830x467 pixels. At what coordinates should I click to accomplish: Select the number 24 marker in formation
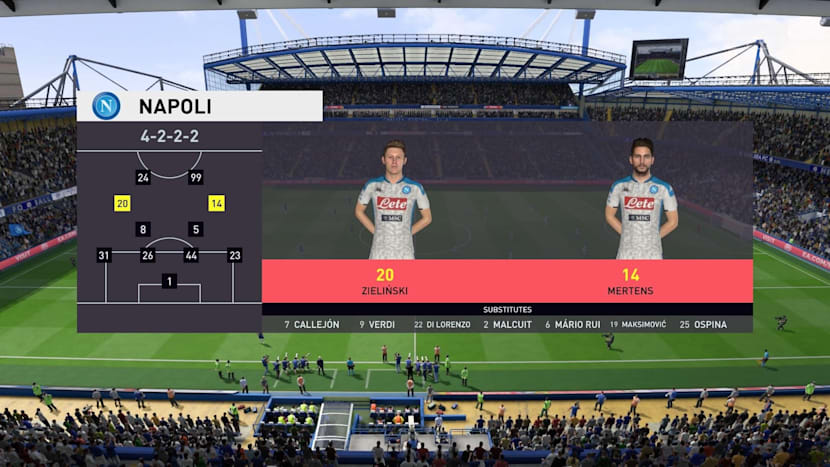coord(143,177)
